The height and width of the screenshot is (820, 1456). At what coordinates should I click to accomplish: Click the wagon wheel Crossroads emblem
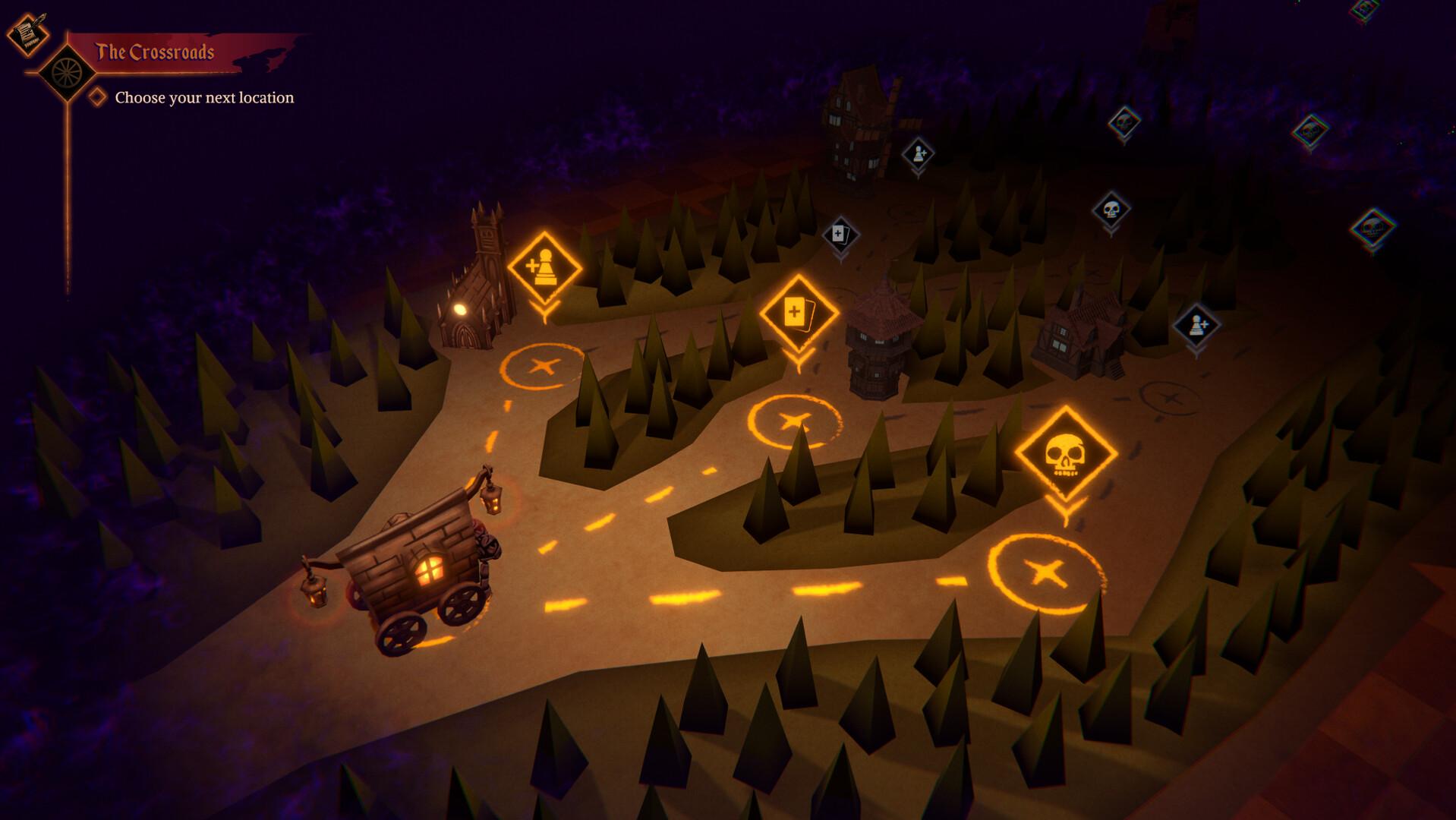[x=68, y=72]
